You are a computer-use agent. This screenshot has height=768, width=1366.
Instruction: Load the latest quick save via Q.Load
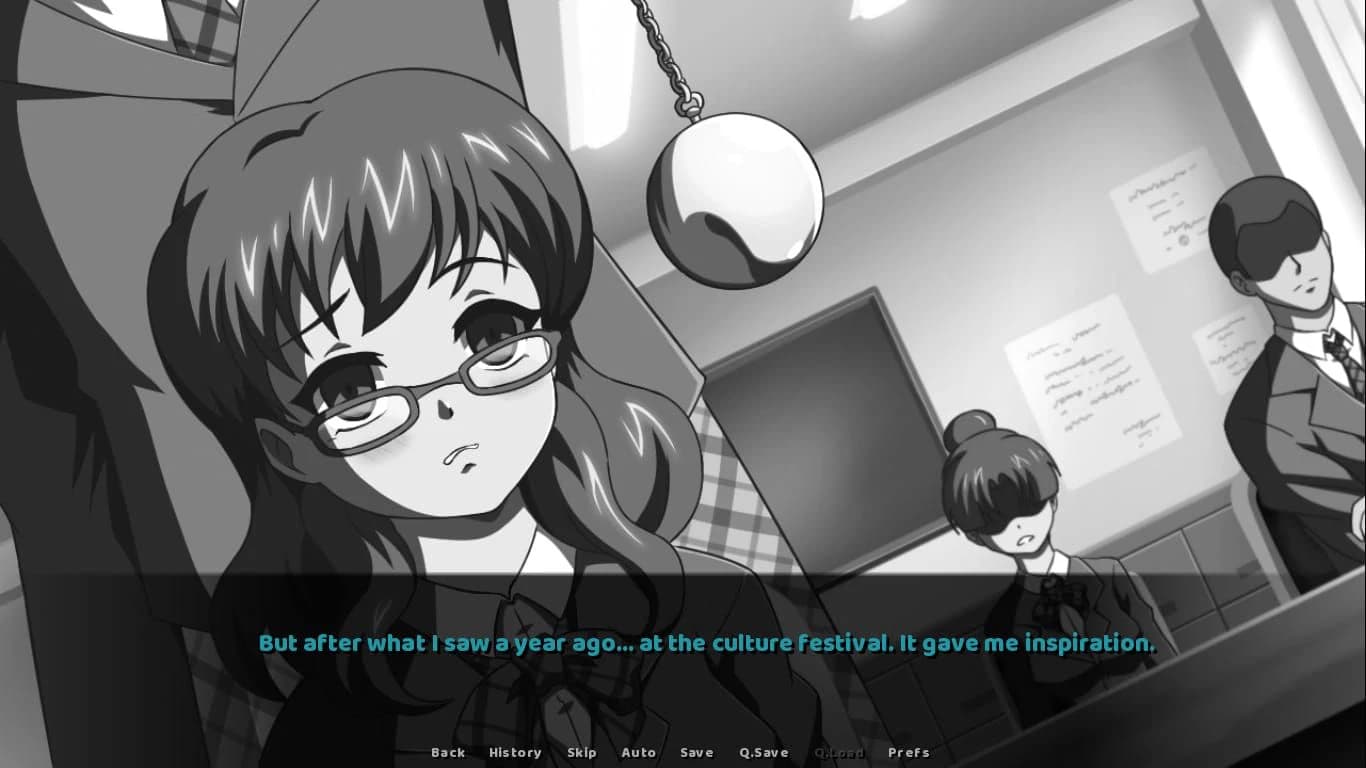(x=838, y=752)
